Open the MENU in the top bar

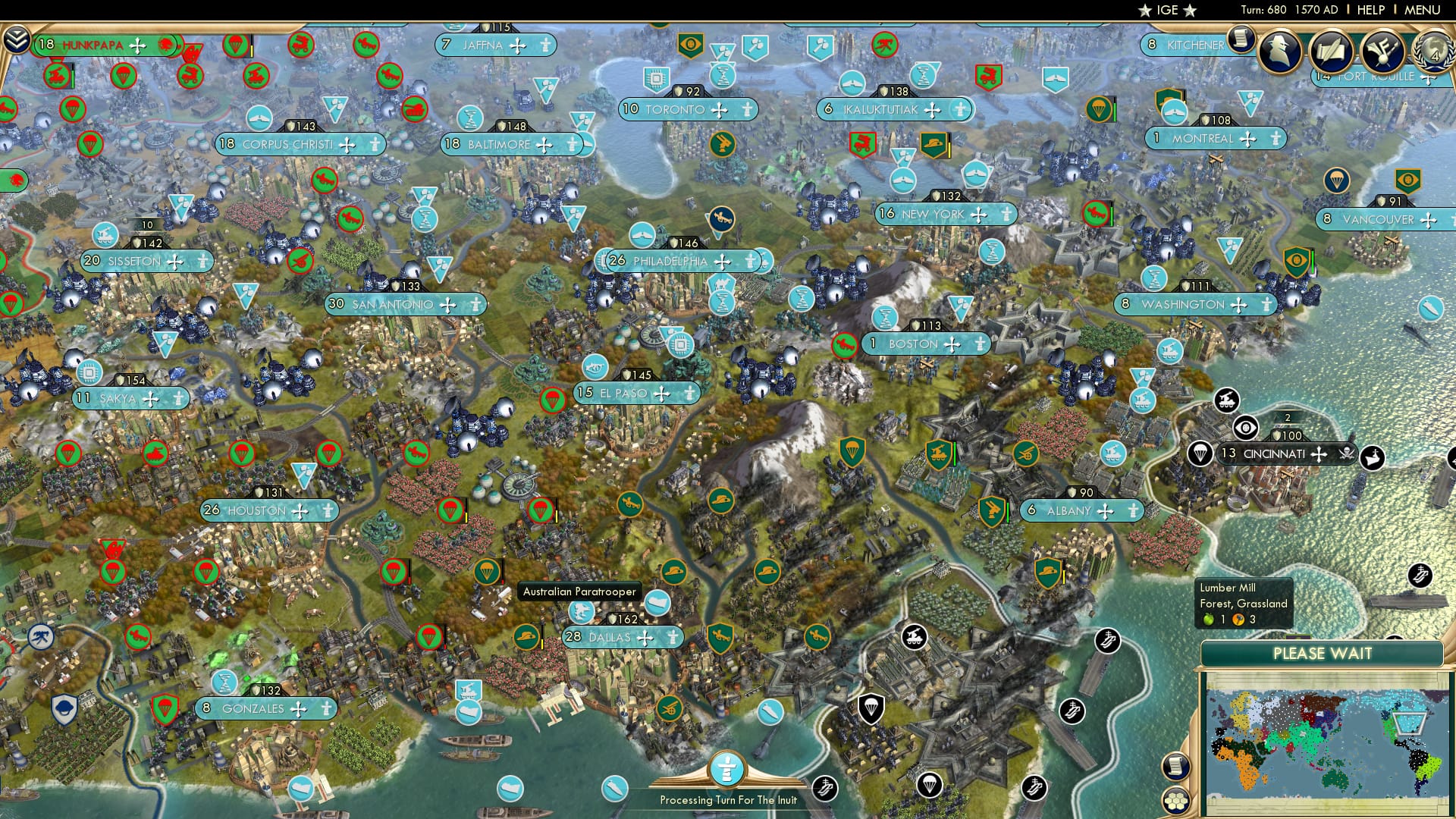(1425, 10)
